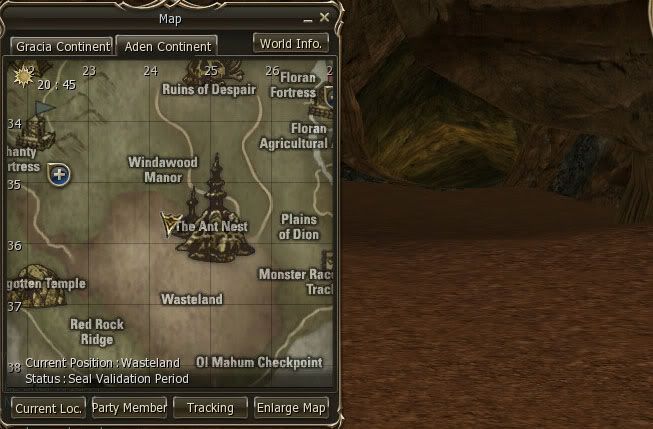Choose the Red Rock Ridge location
The width and height of the screenshot is (653, 429).
pos(97,331)
